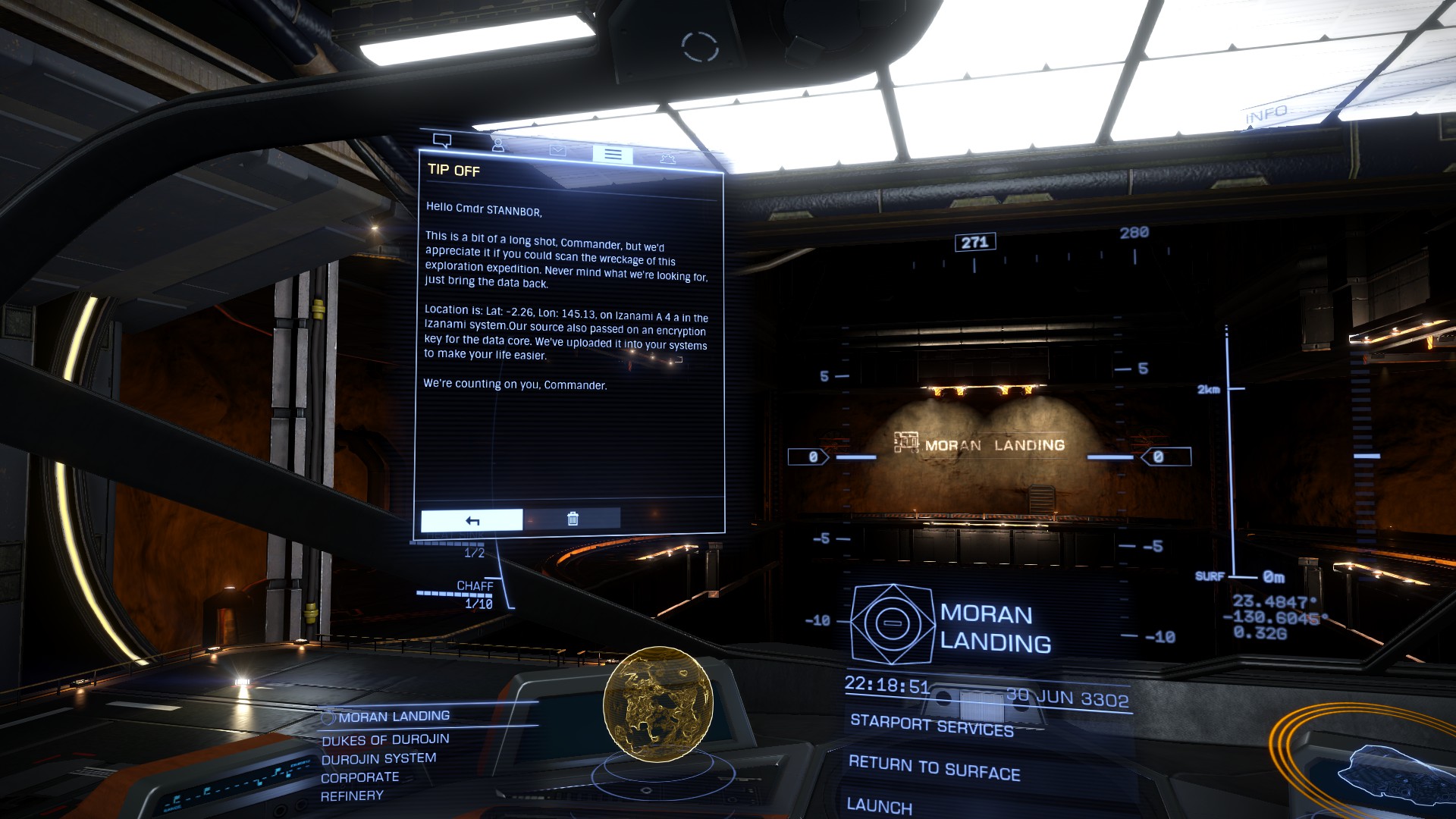Switch to the chat bubble tab
Viewport: 1456px width, 819px height.
[x=442, y=140]
